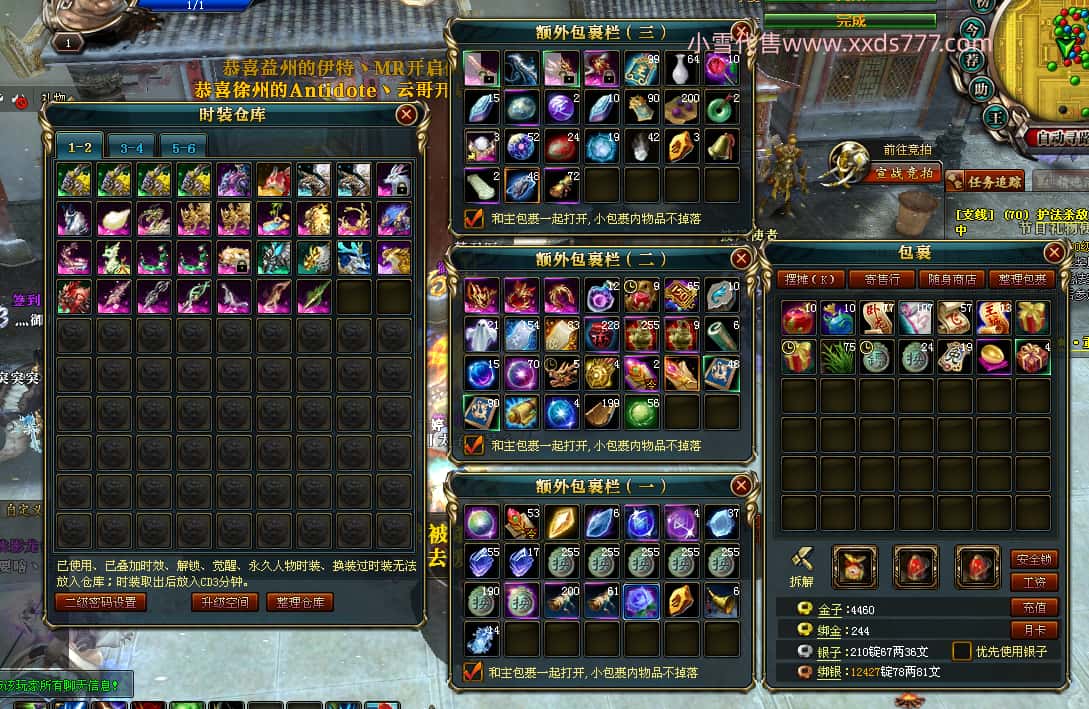
Task: Close the 时装仓库 wardrobe window
Action: pos(406,114)
